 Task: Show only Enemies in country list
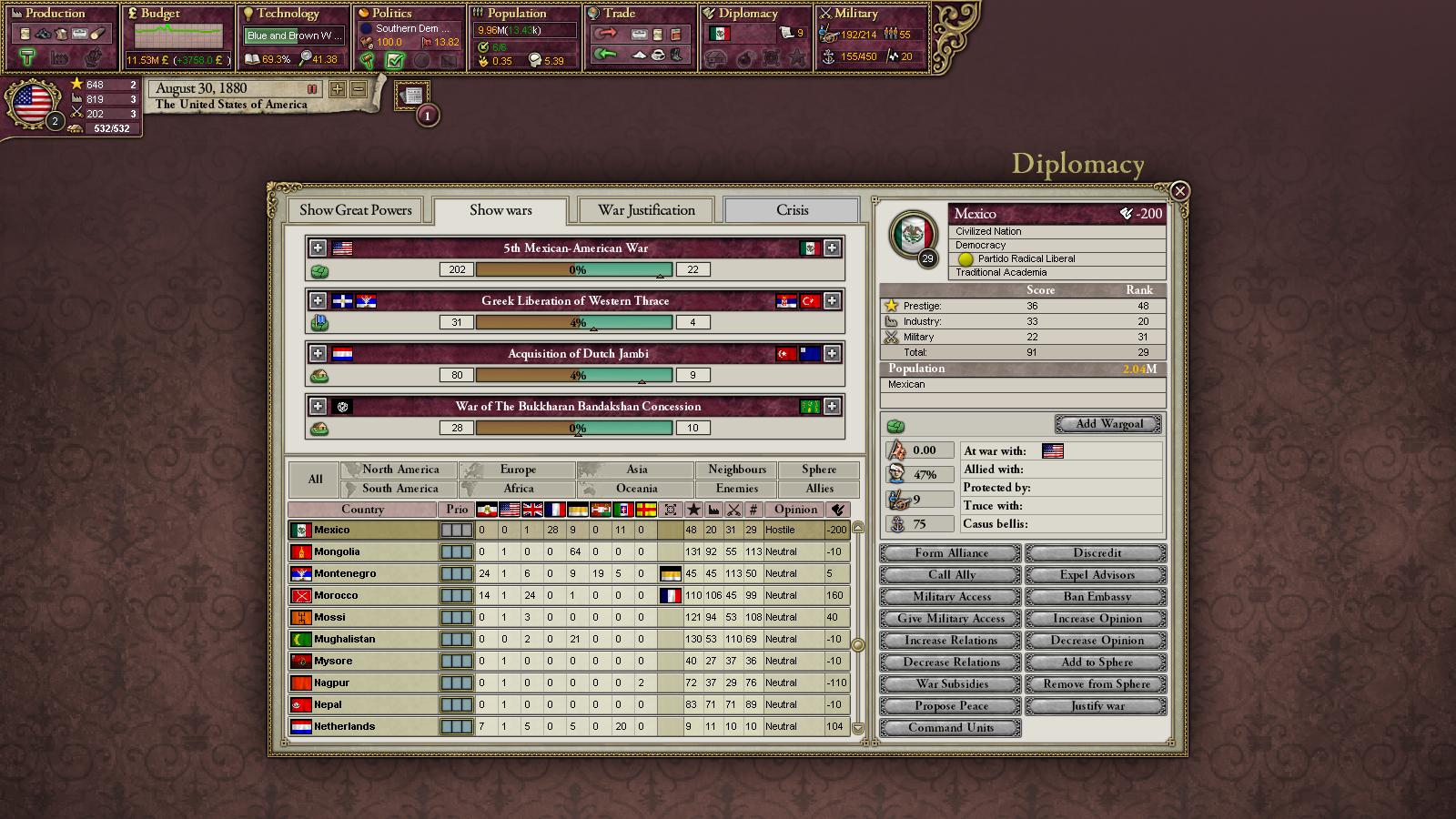(x=737, y=489)
